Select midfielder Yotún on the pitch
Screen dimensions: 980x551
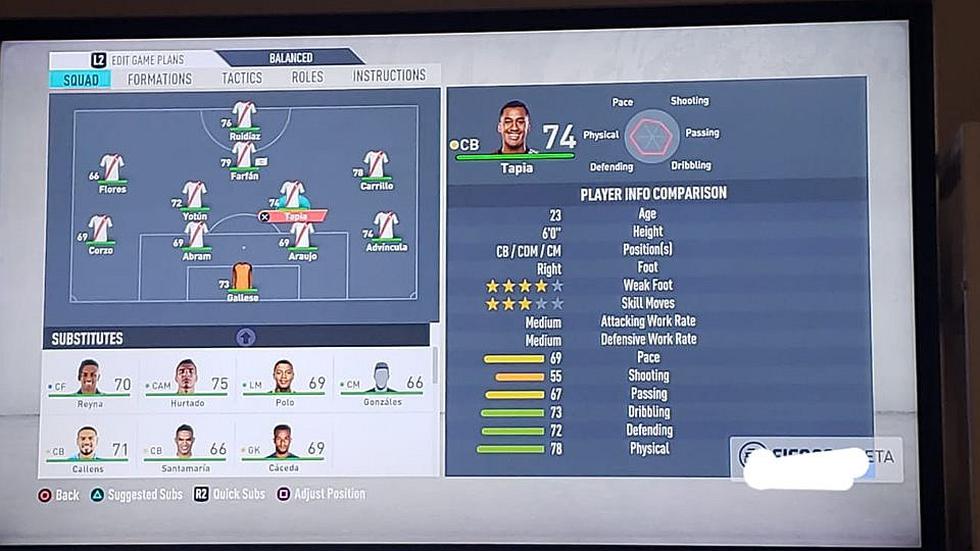coord(195,196)
